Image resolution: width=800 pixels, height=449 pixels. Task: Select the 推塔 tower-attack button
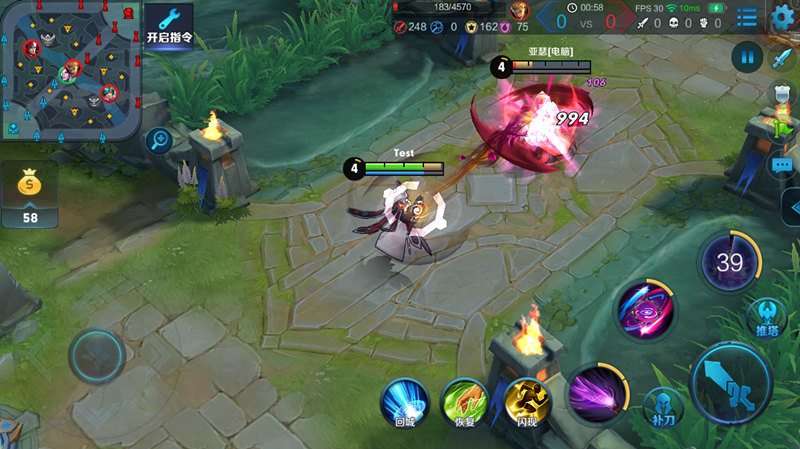point(767,317)
